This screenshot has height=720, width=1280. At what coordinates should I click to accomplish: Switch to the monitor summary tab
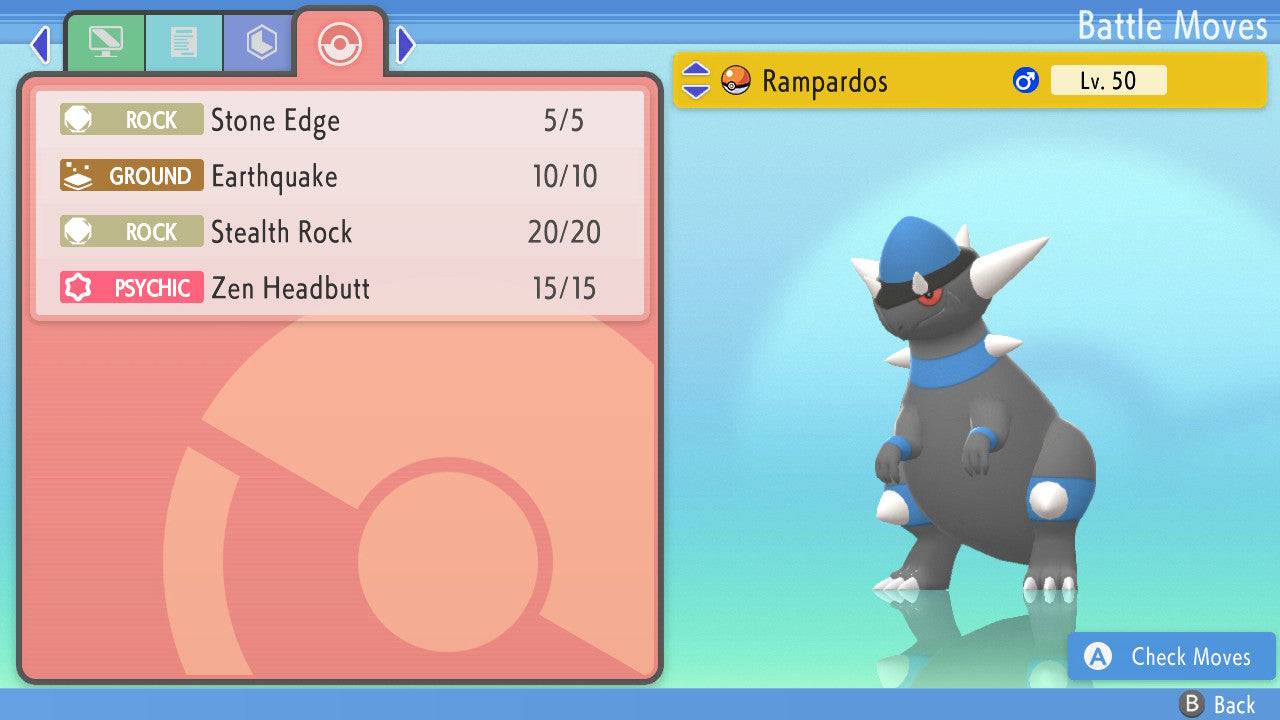point(105,43)
